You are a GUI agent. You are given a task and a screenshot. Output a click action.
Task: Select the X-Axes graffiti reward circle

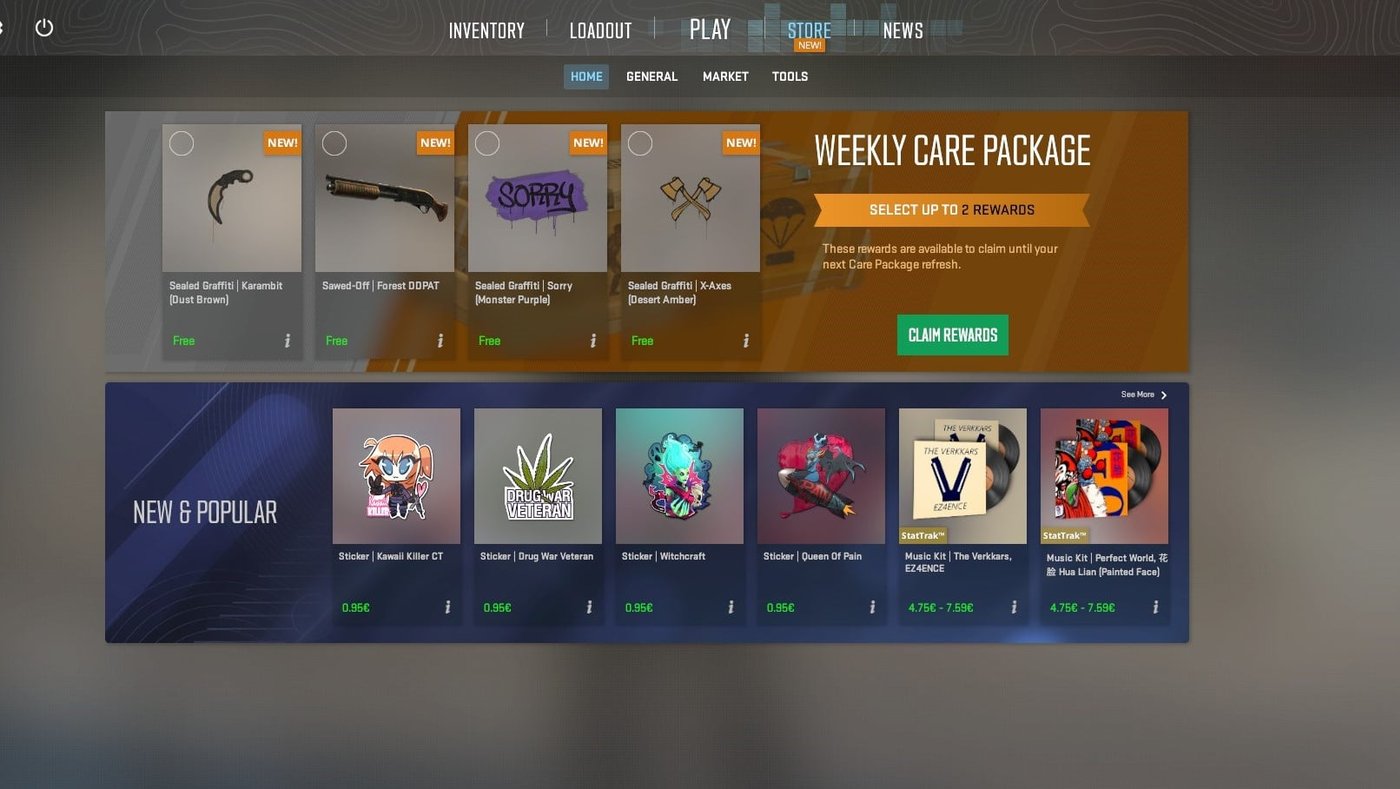point(641,143)
